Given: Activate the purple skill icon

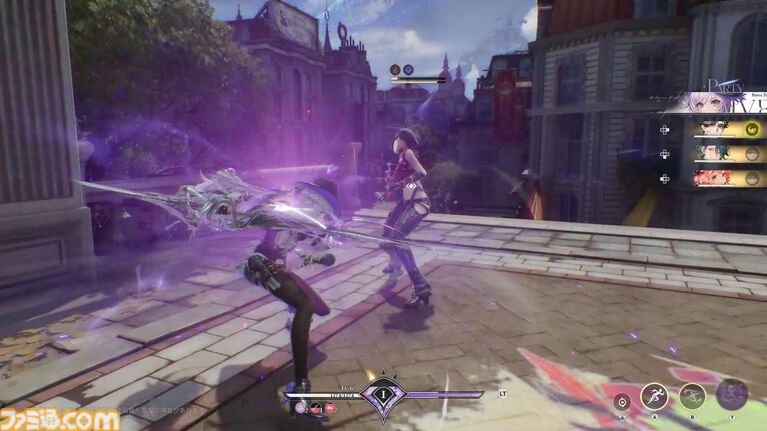Looking at the screenshot, I should (732, 394).
